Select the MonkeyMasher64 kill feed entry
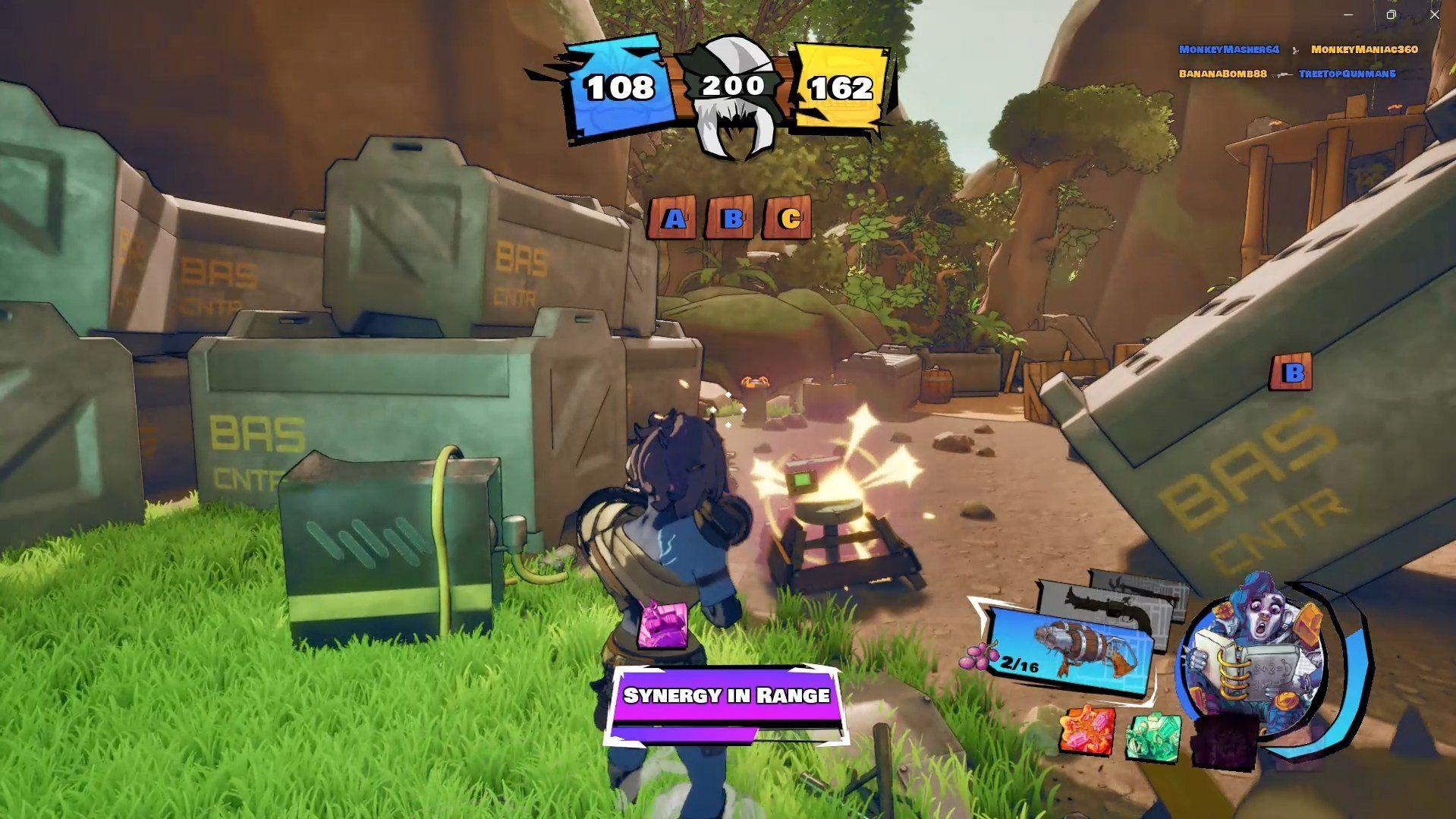1456x819 pixels. pyautogui.click(x=1228, y=49)
